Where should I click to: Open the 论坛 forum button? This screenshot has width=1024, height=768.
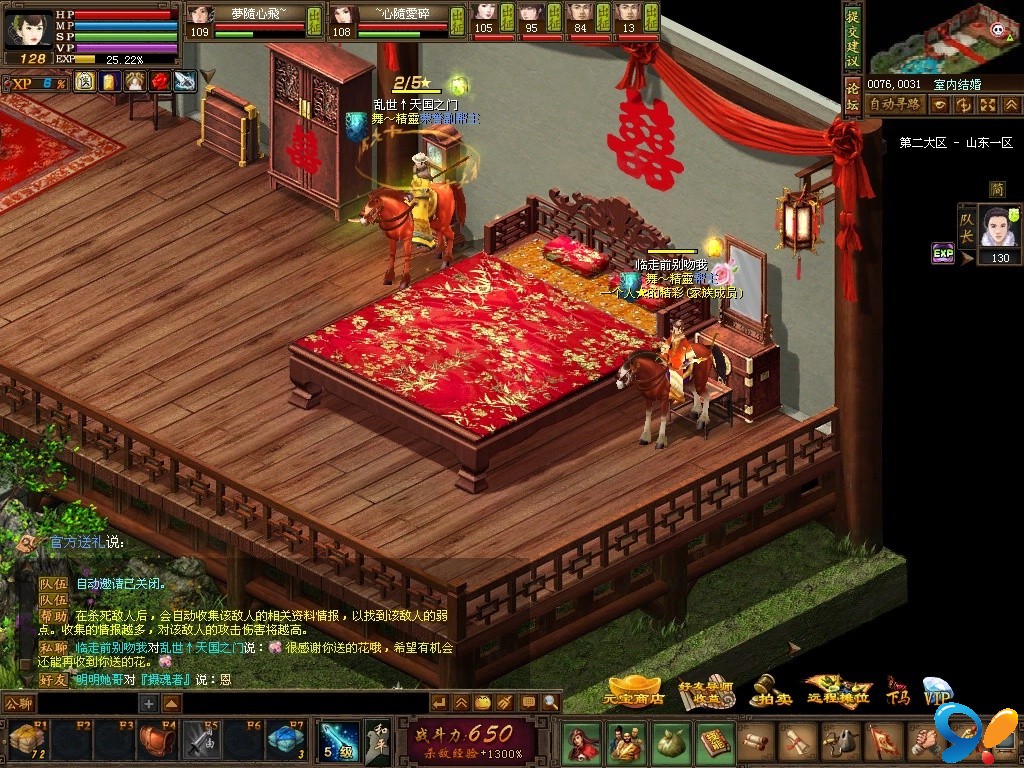pyautogui.click(x=852, y=88)
